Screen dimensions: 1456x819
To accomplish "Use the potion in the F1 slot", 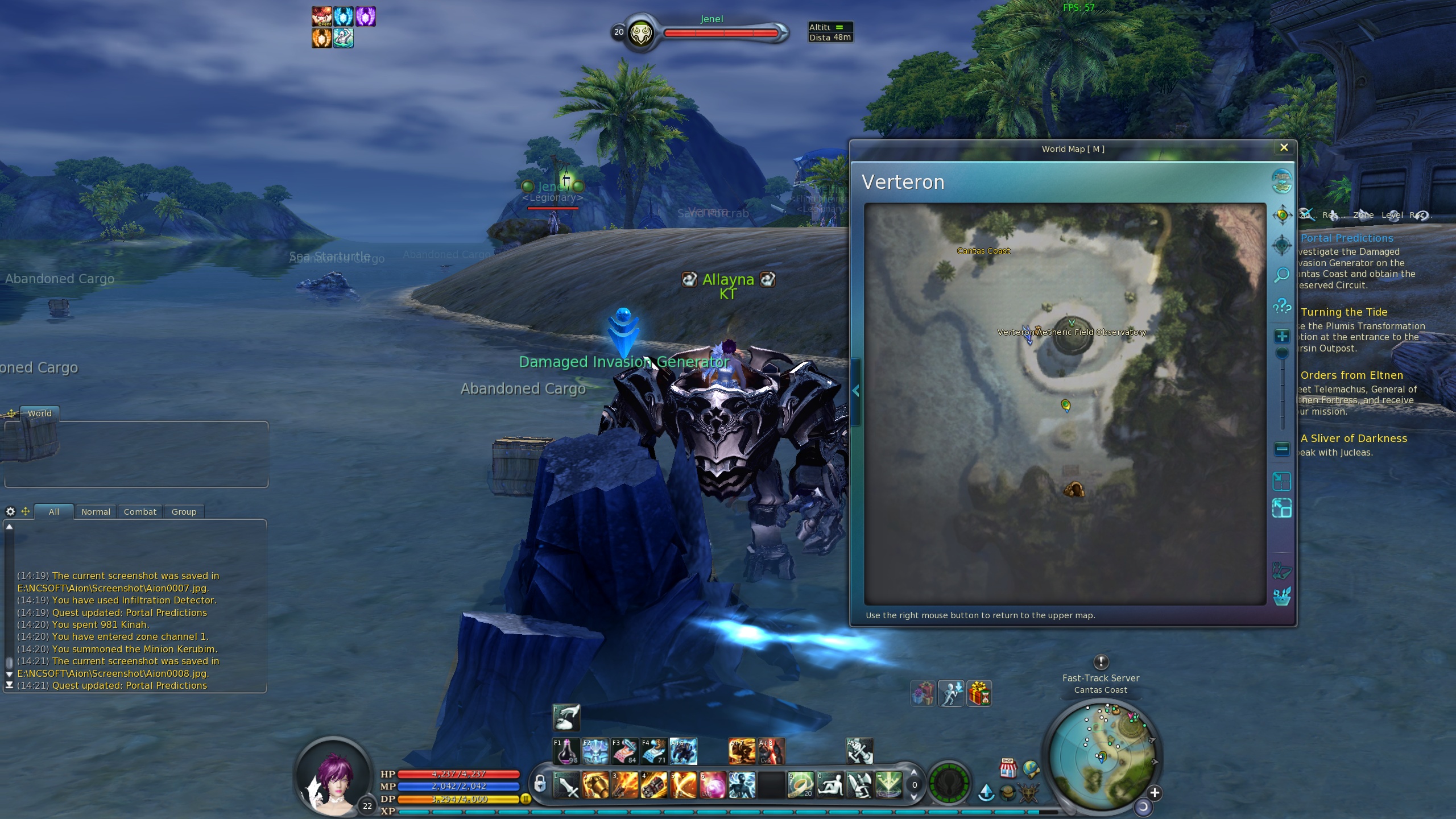I will 566,751.
